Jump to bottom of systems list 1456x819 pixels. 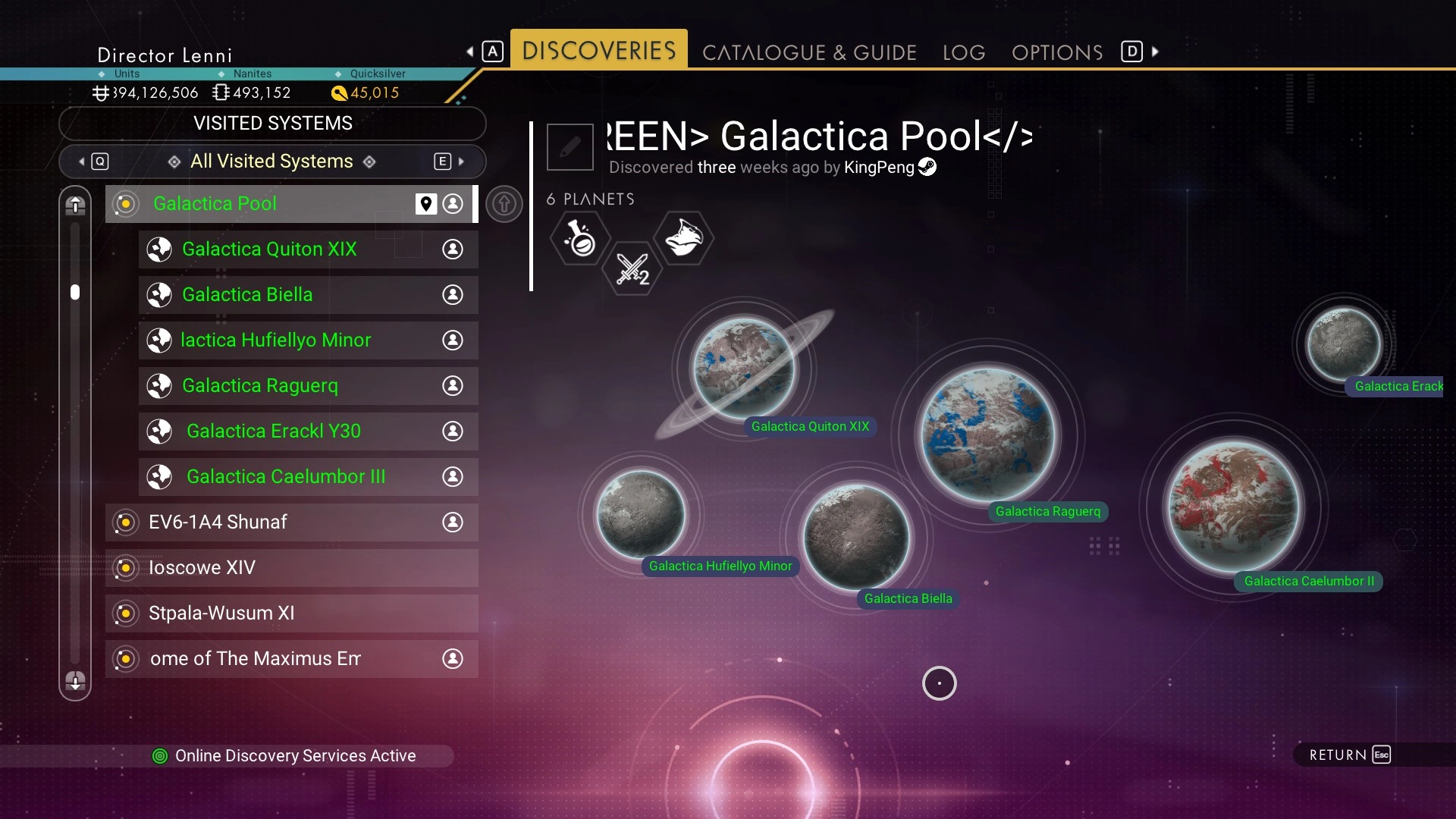click(75, 681)
